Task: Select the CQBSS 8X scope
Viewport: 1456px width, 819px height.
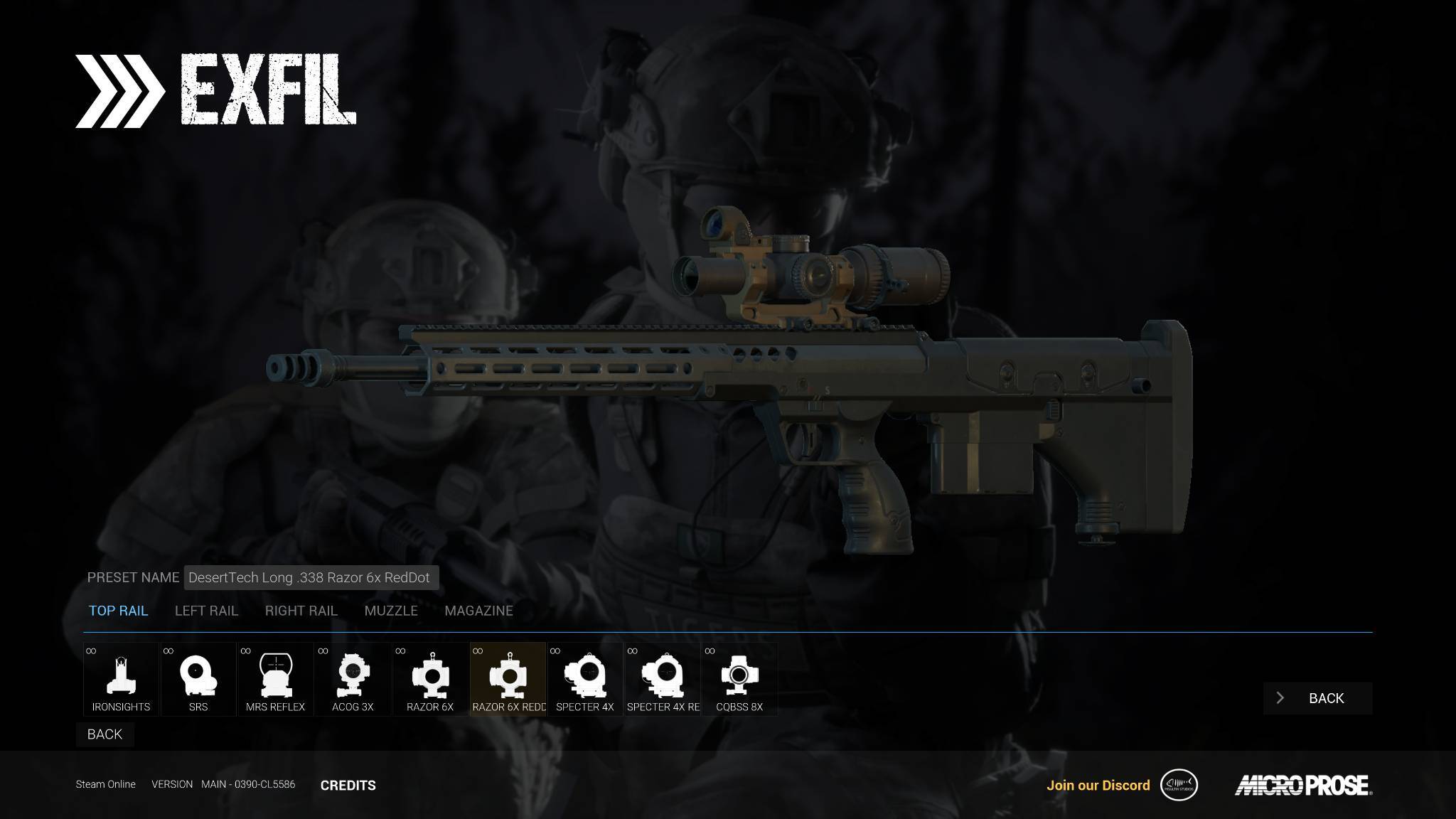Action: [x=739, y=679]
